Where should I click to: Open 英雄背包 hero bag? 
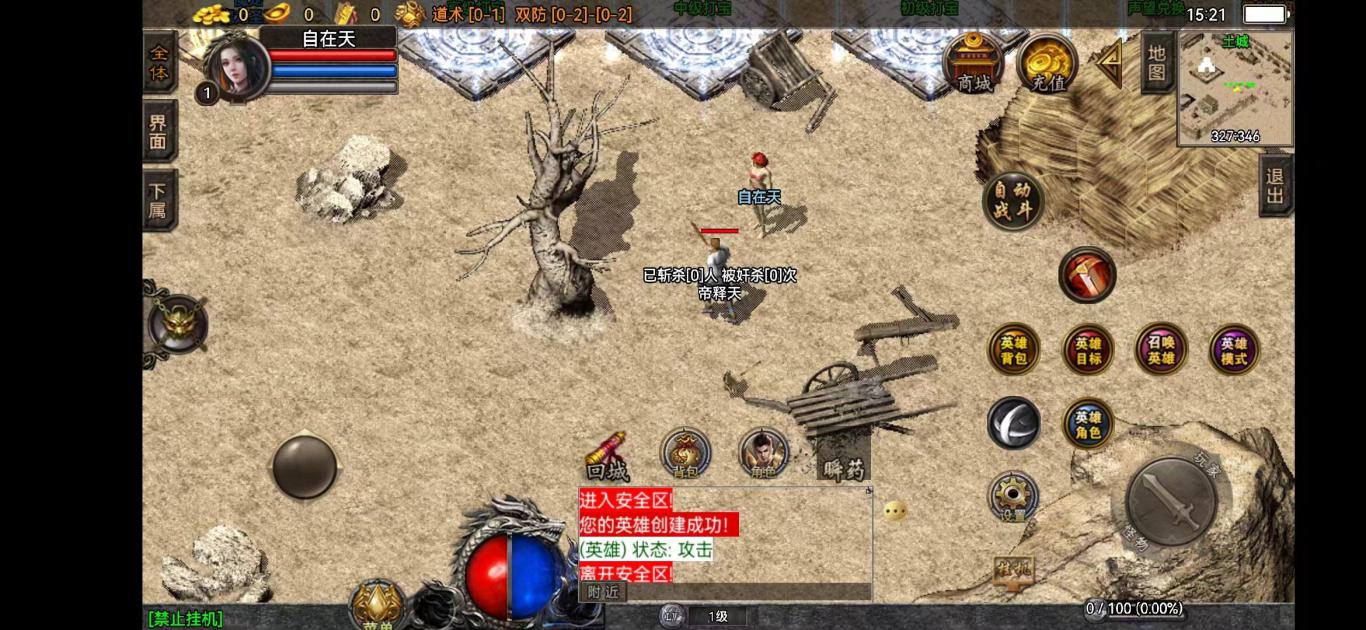point(1013,350)
